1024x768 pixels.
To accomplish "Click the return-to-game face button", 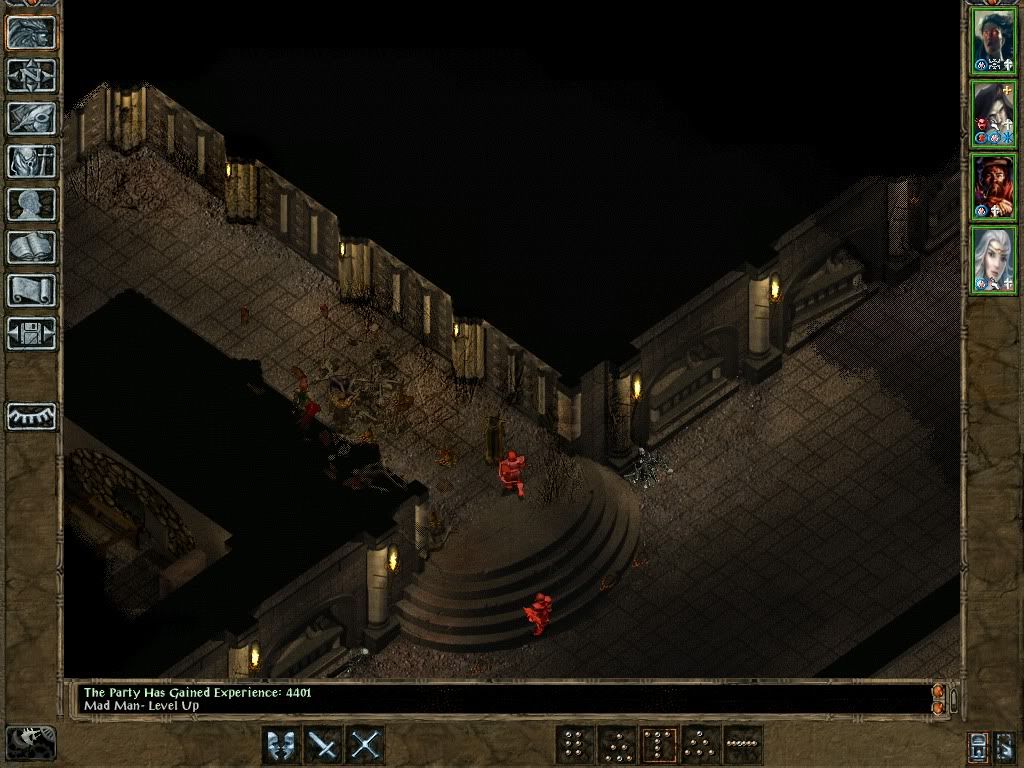I will click(x=32, y=32).
